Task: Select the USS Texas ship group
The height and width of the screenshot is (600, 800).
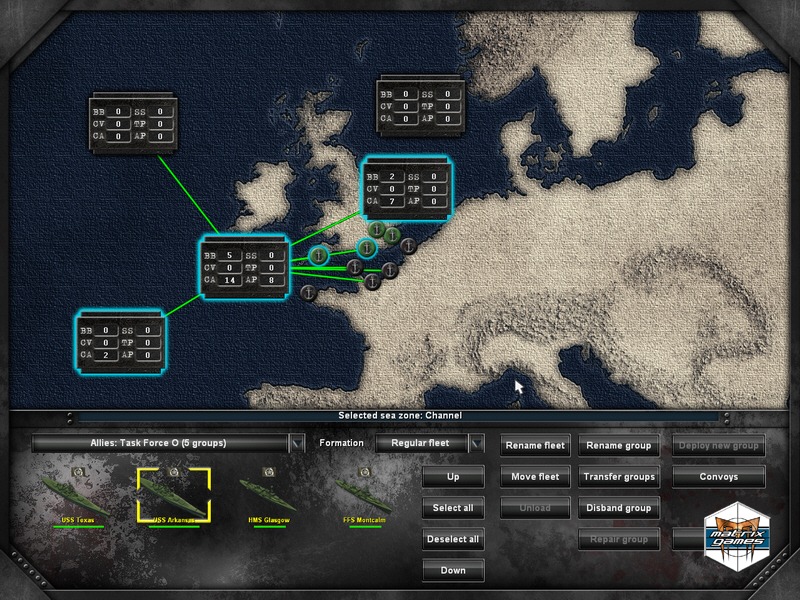Action: [76, 495]
